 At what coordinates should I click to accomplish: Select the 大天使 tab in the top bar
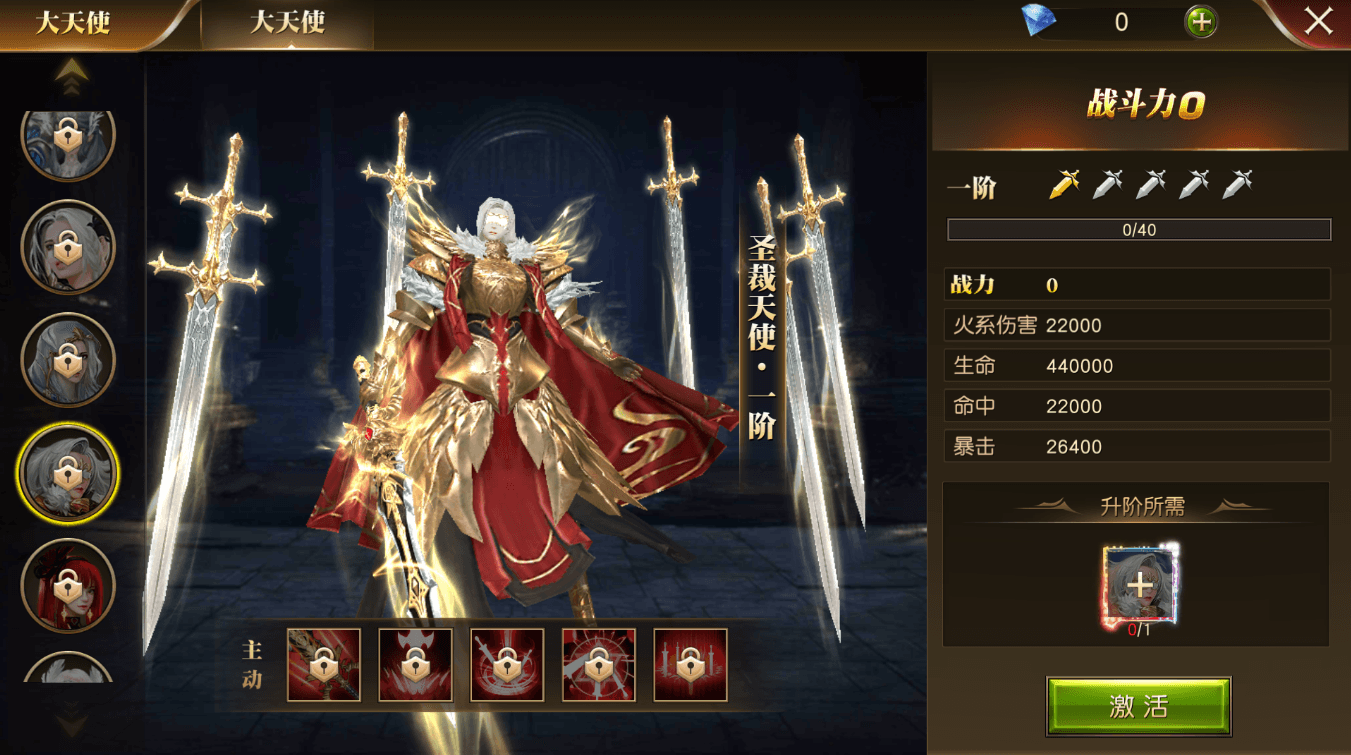287,23
